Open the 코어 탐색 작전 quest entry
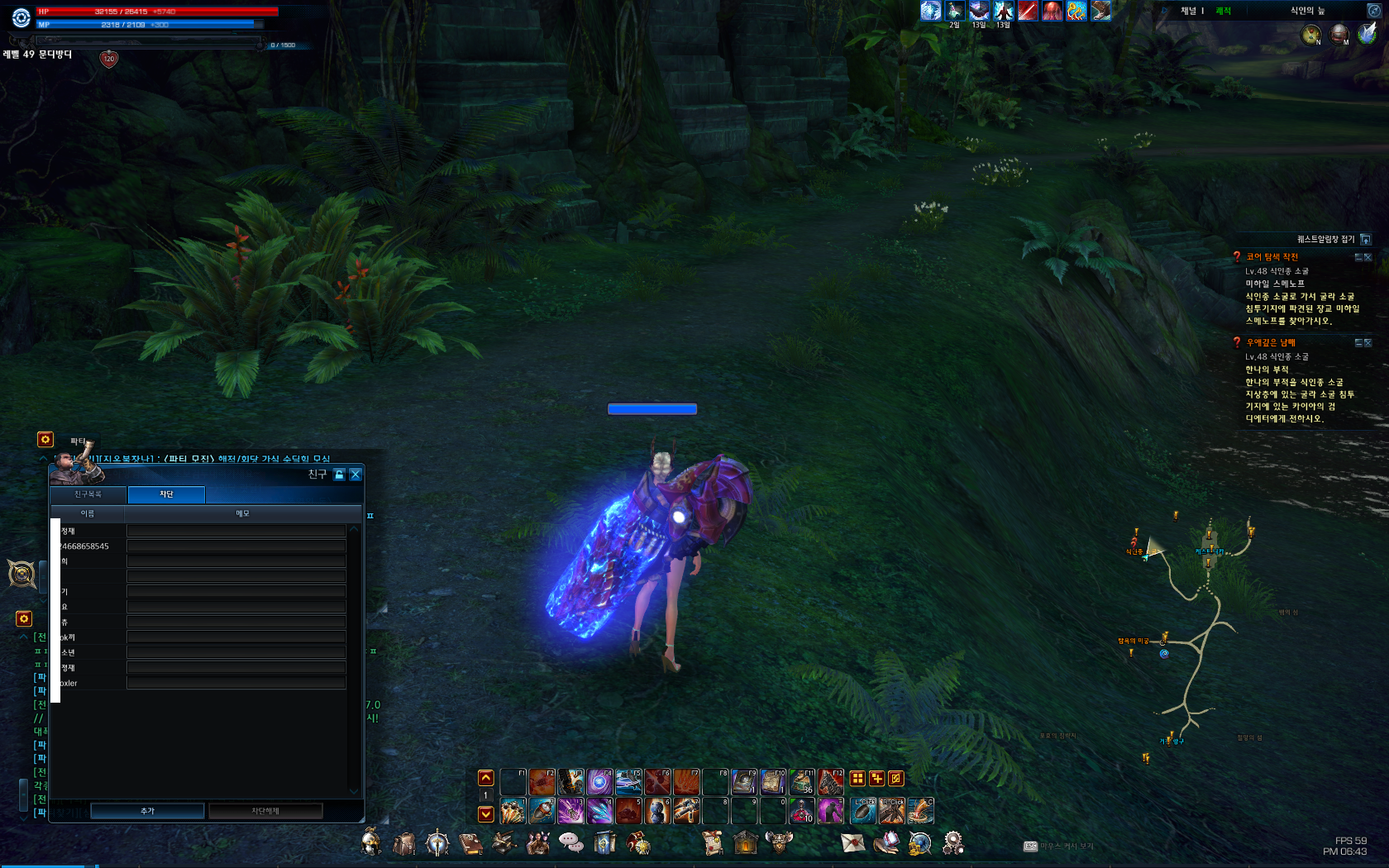Image resolution: width=1389 pixels, height=868 pixels. click(1272, 257)
